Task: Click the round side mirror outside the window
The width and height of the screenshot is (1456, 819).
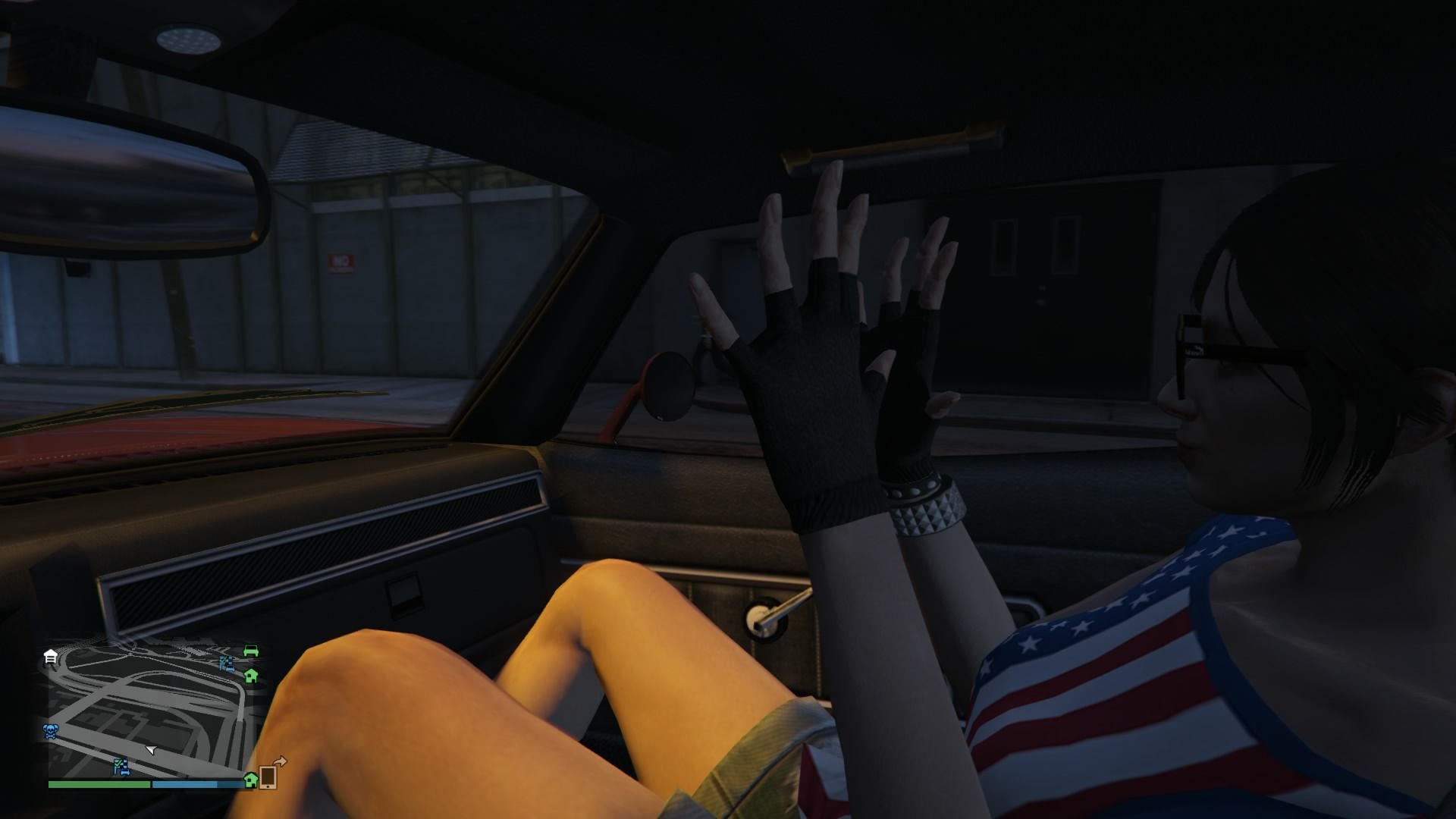Action: [x=669, y=387]
